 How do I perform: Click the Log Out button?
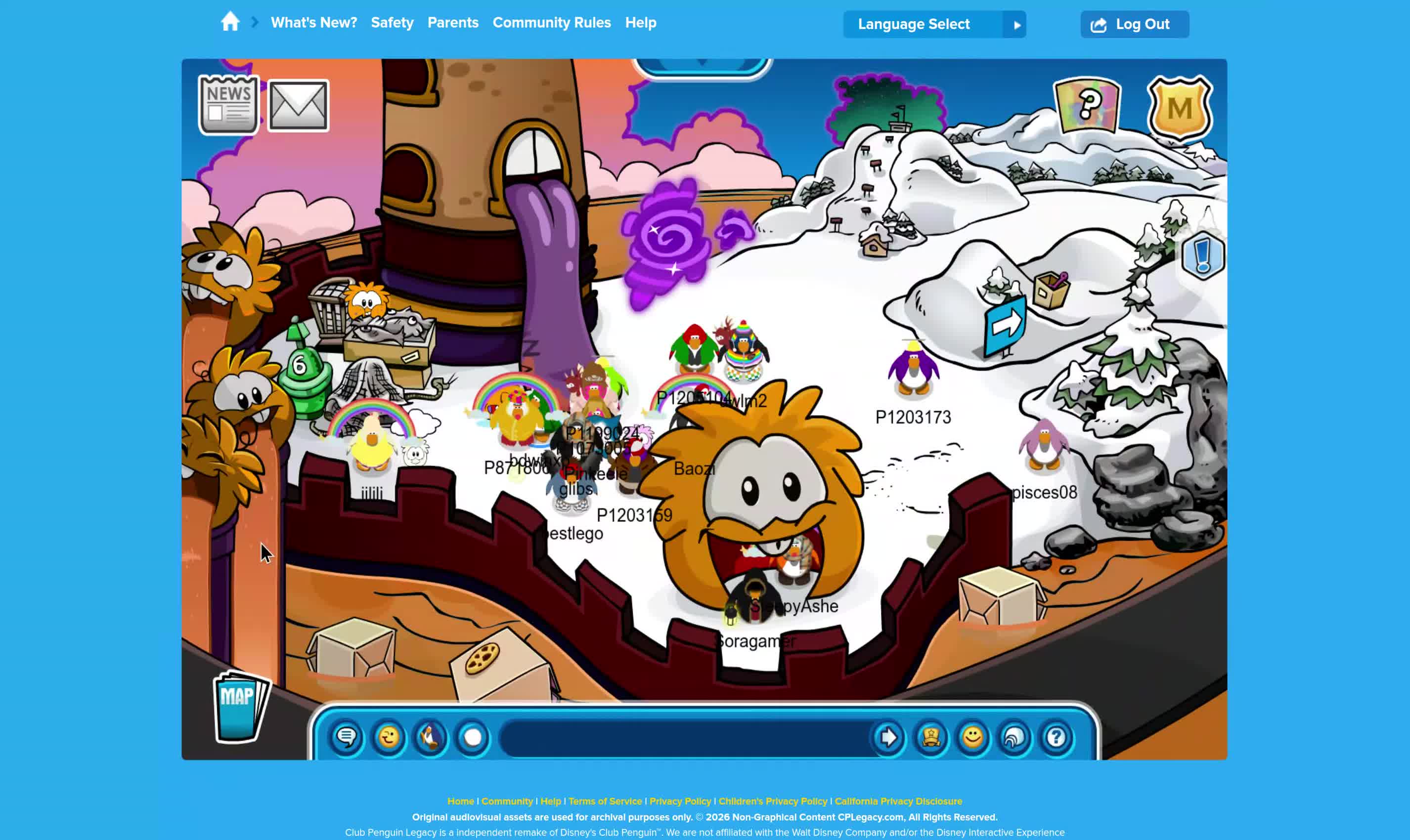click(1134, 24)
